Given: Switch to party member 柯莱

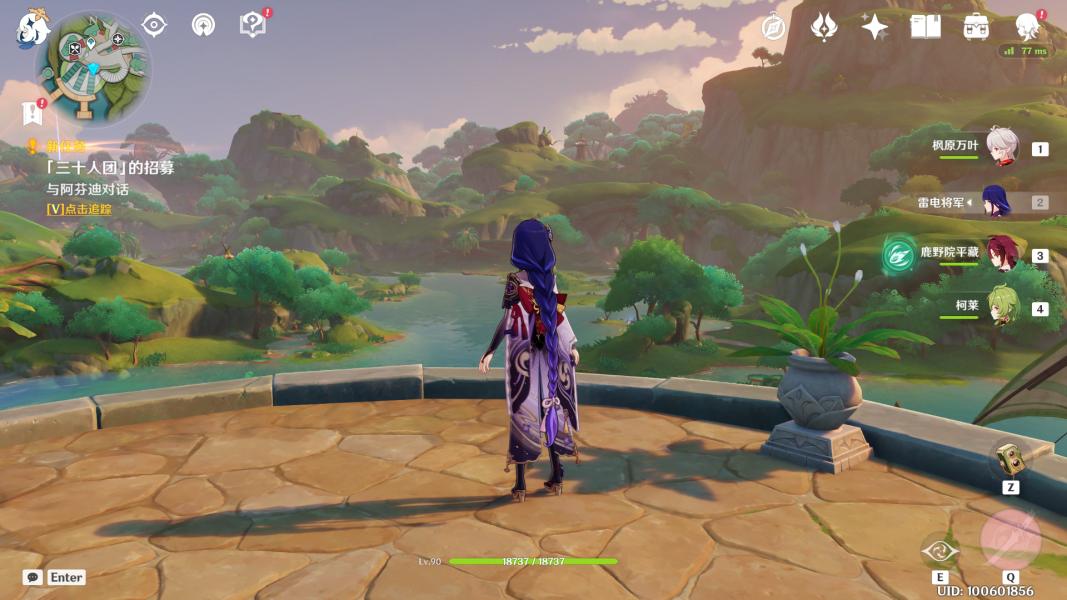Looking at the screenshot, I should click(x=1001, y=307).
